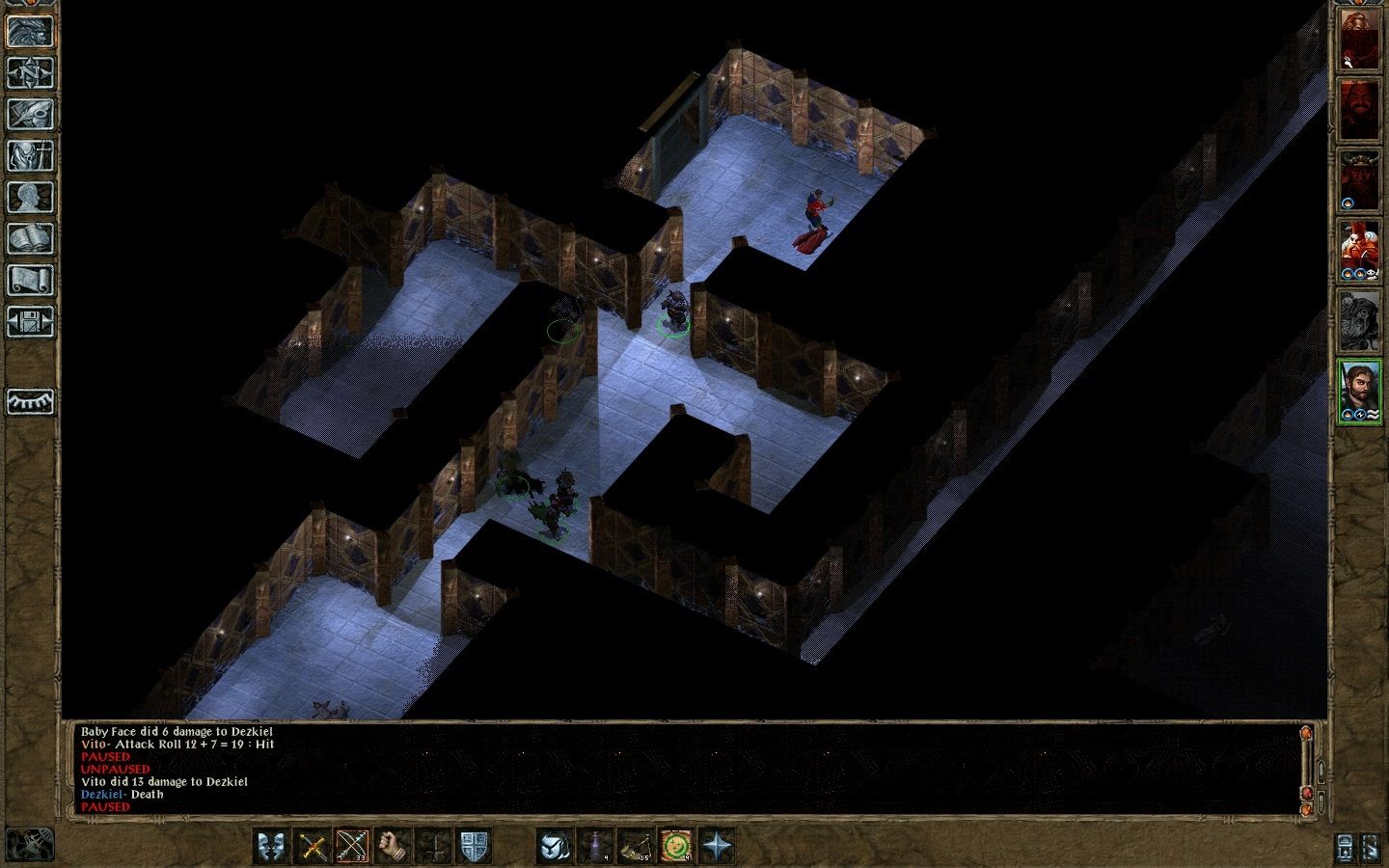The image size is (1389, 868).
Task: Open the Journal with the quill icon
Action: (x=30, y=113)
